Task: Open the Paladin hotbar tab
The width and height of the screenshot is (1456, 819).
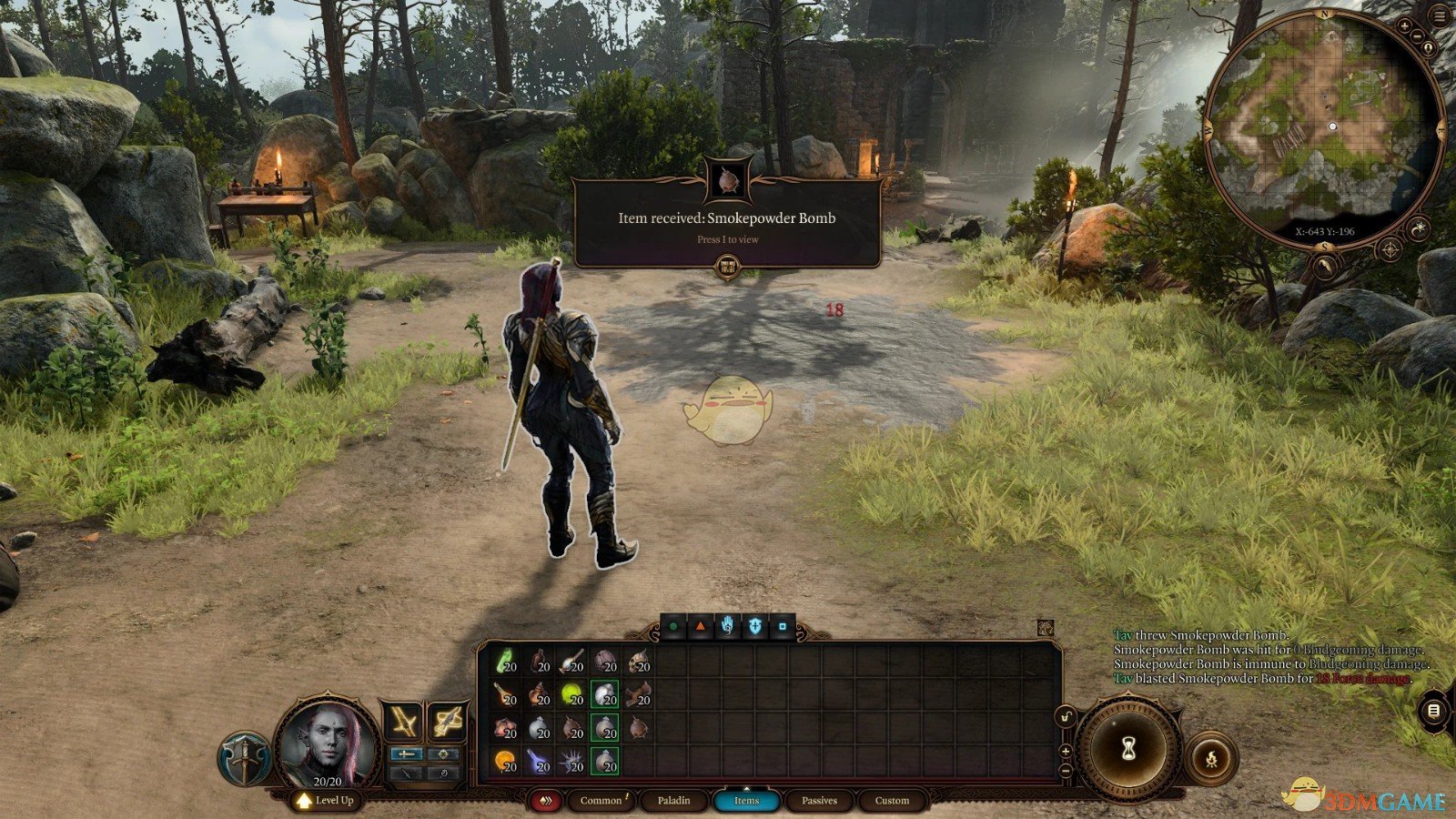Action: coord(673,801)
